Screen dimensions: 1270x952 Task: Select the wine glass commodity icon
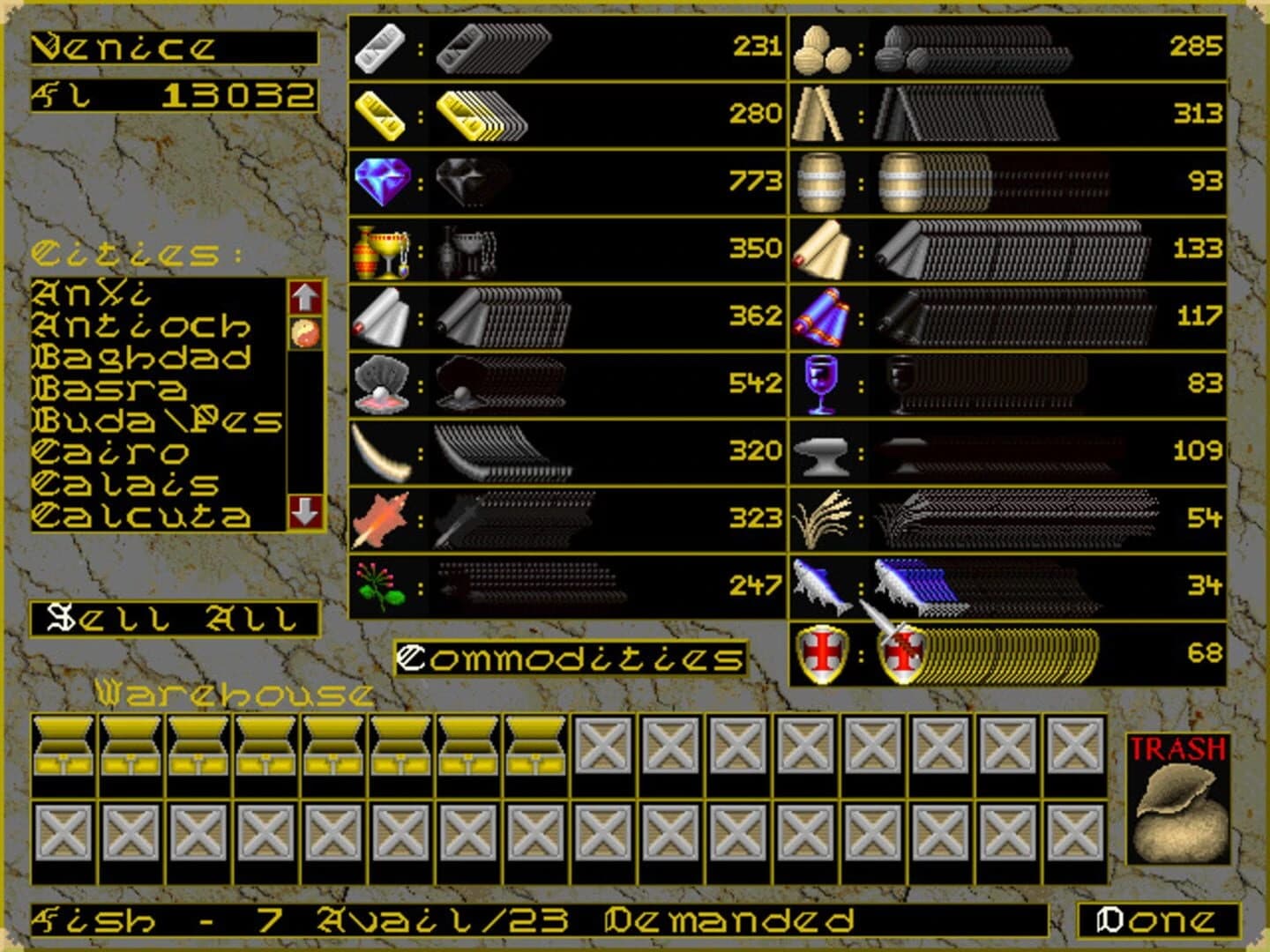(x=822, y=383)
